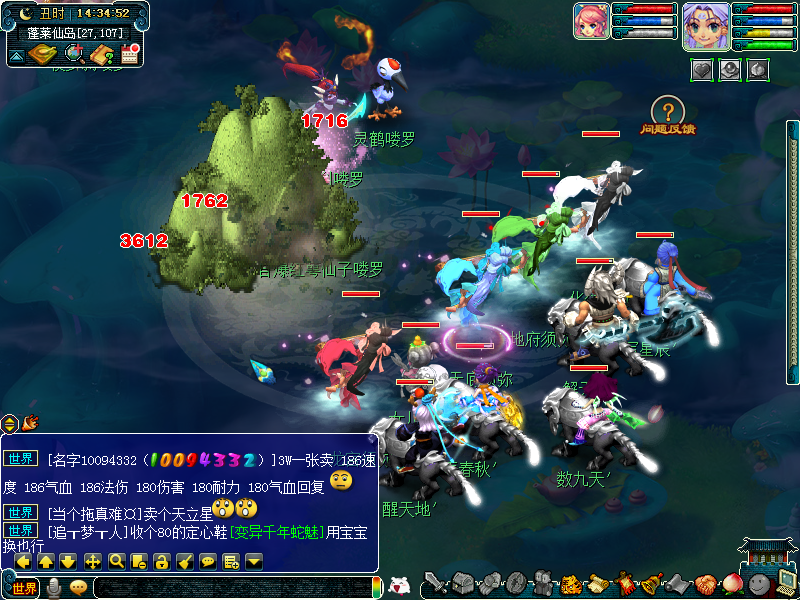Open the sword attack icon
Screen dimensions: 800x600
point(435,582)
